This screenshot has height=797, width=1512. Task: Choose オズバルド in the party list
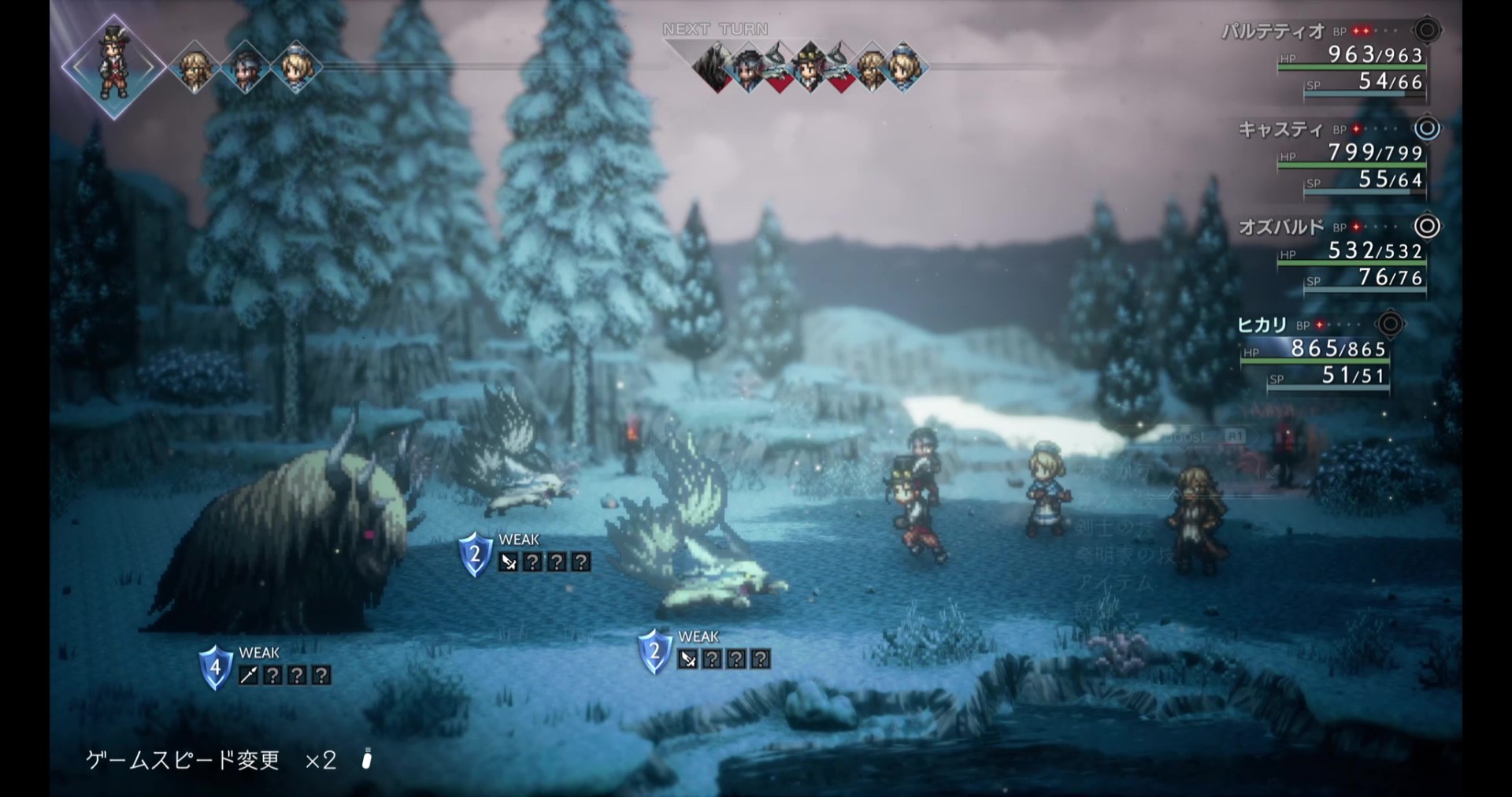[x=1282, y=228]
